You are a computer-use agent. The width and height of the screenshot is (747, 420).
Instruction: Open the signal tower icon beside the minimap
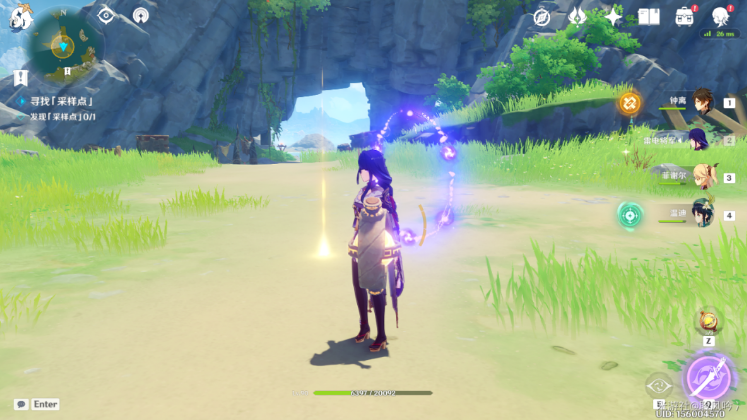pyautogui.click(x=141, y=15)
